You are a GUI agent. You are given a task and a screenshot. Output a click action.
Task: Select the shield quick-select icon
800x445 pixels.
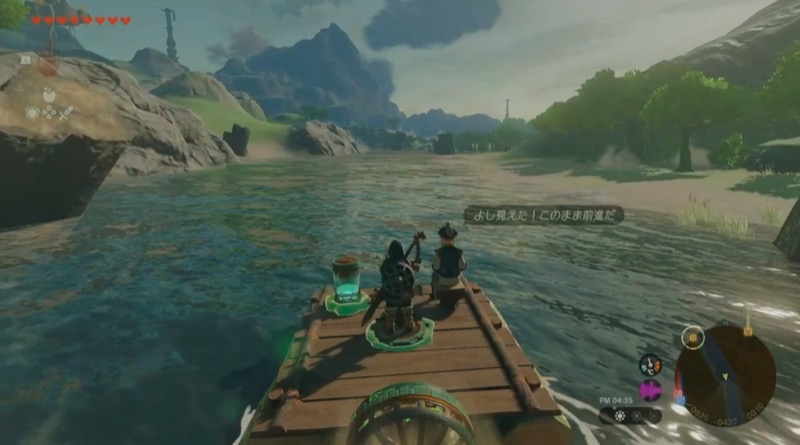[x=32, y=113]
